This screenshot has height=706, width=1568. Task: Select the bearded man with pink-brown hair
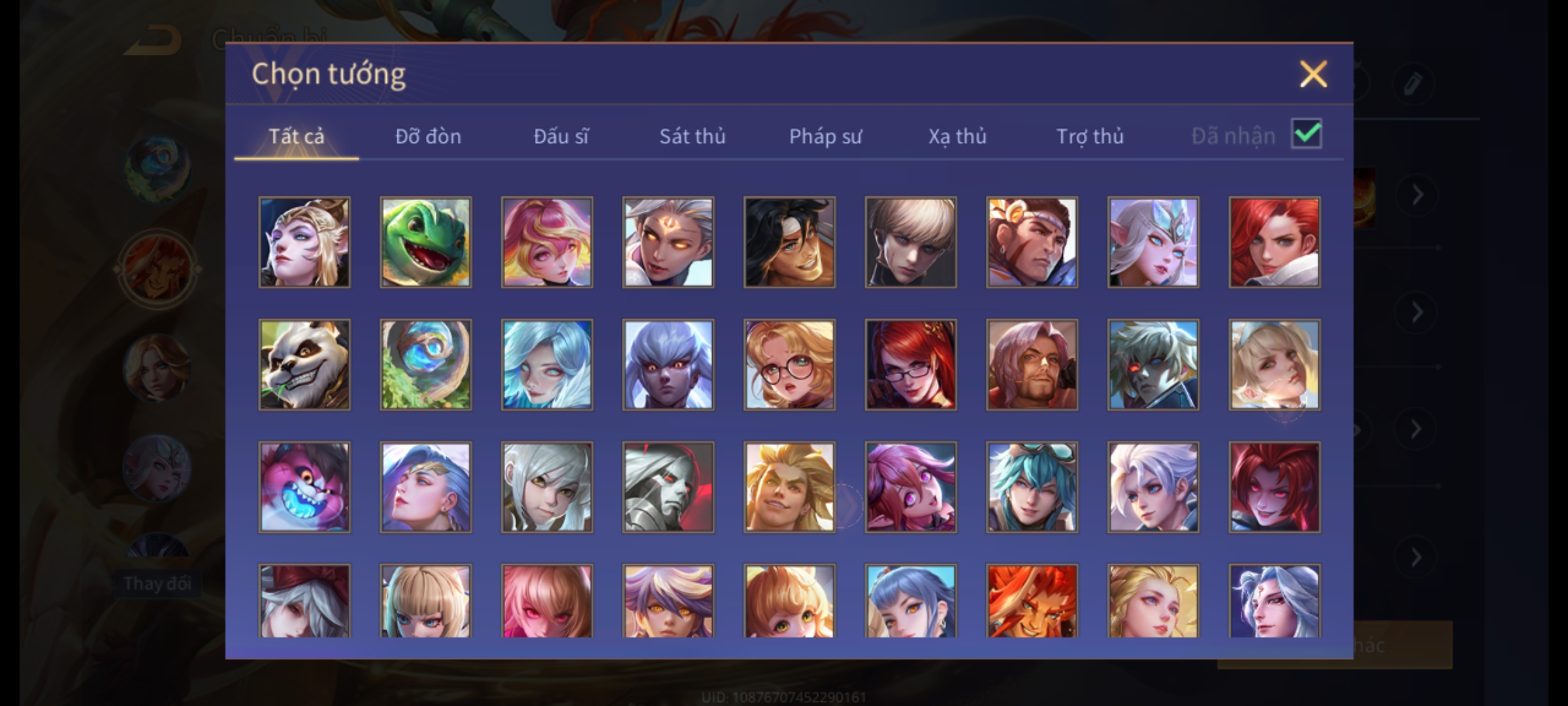pyautogui.click(x=1032, y=365)
